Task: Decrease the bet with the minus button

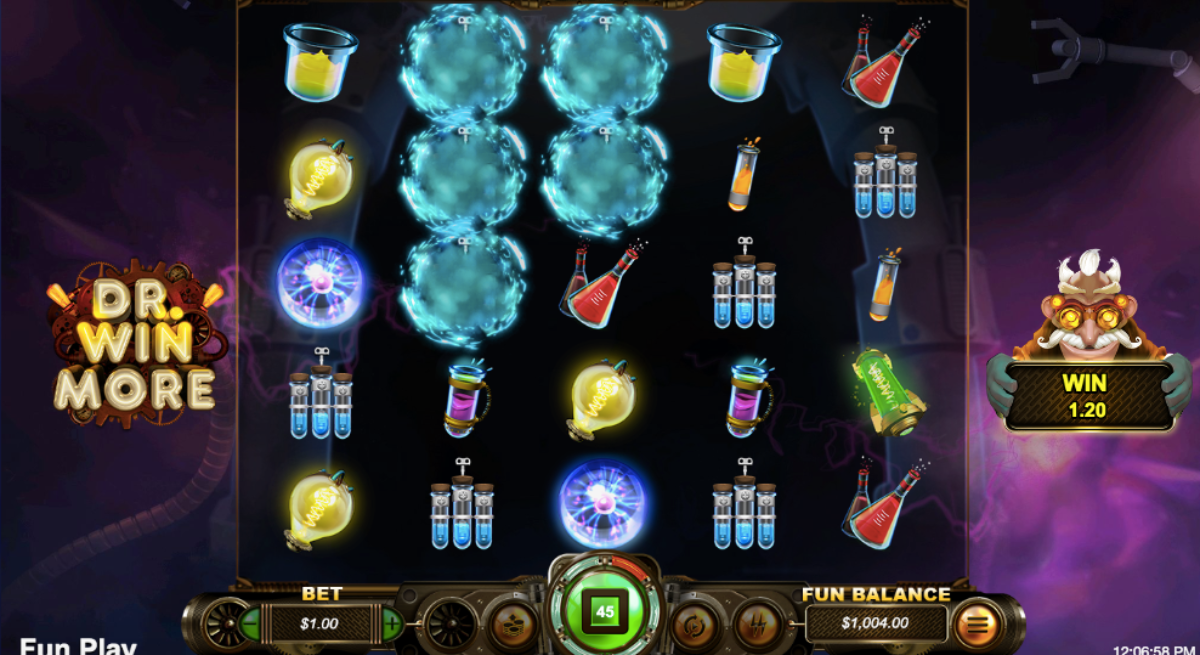Action: 248,624
